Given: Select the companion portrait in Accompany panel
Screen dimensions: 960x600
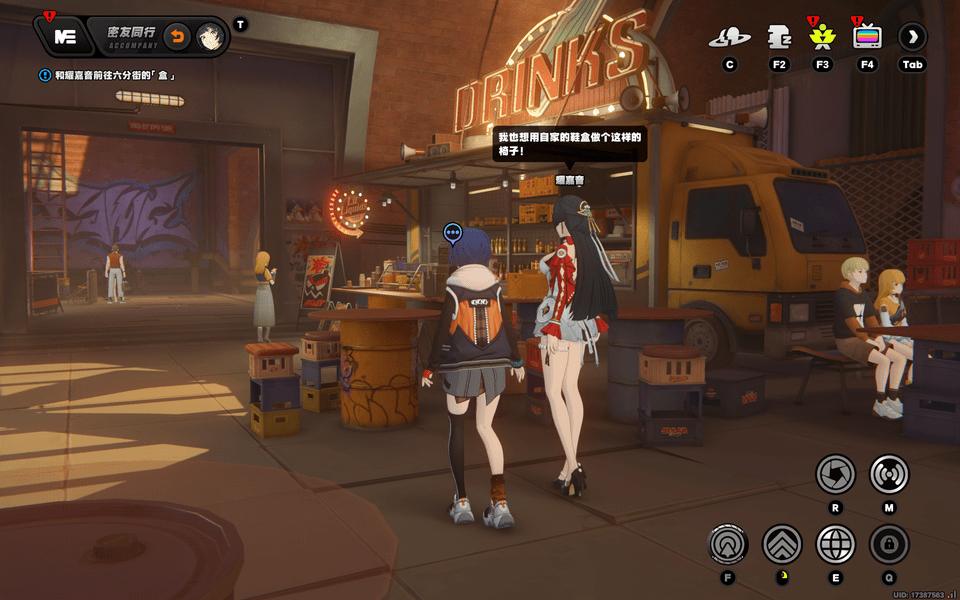Looking at the screenshot, I should tap(209, 37).
